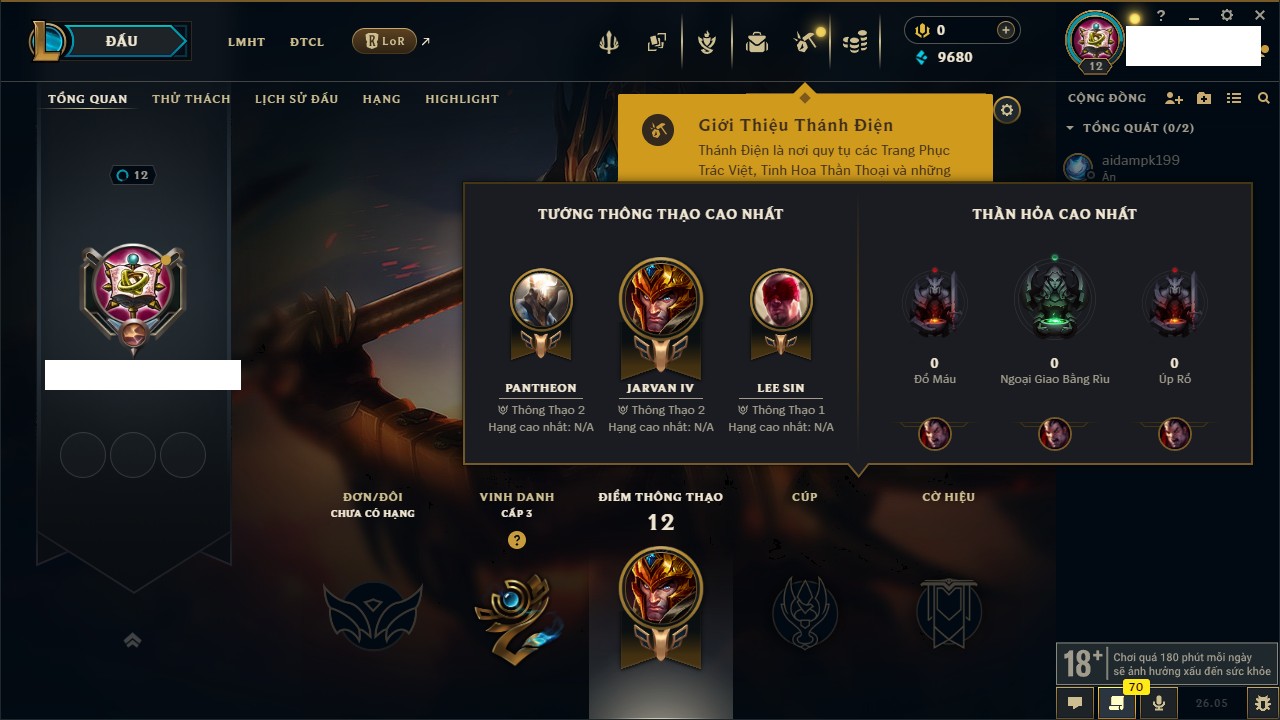Click the plus button to buy RP
The image size is (1280, 720).
(x=1006, y=30)
